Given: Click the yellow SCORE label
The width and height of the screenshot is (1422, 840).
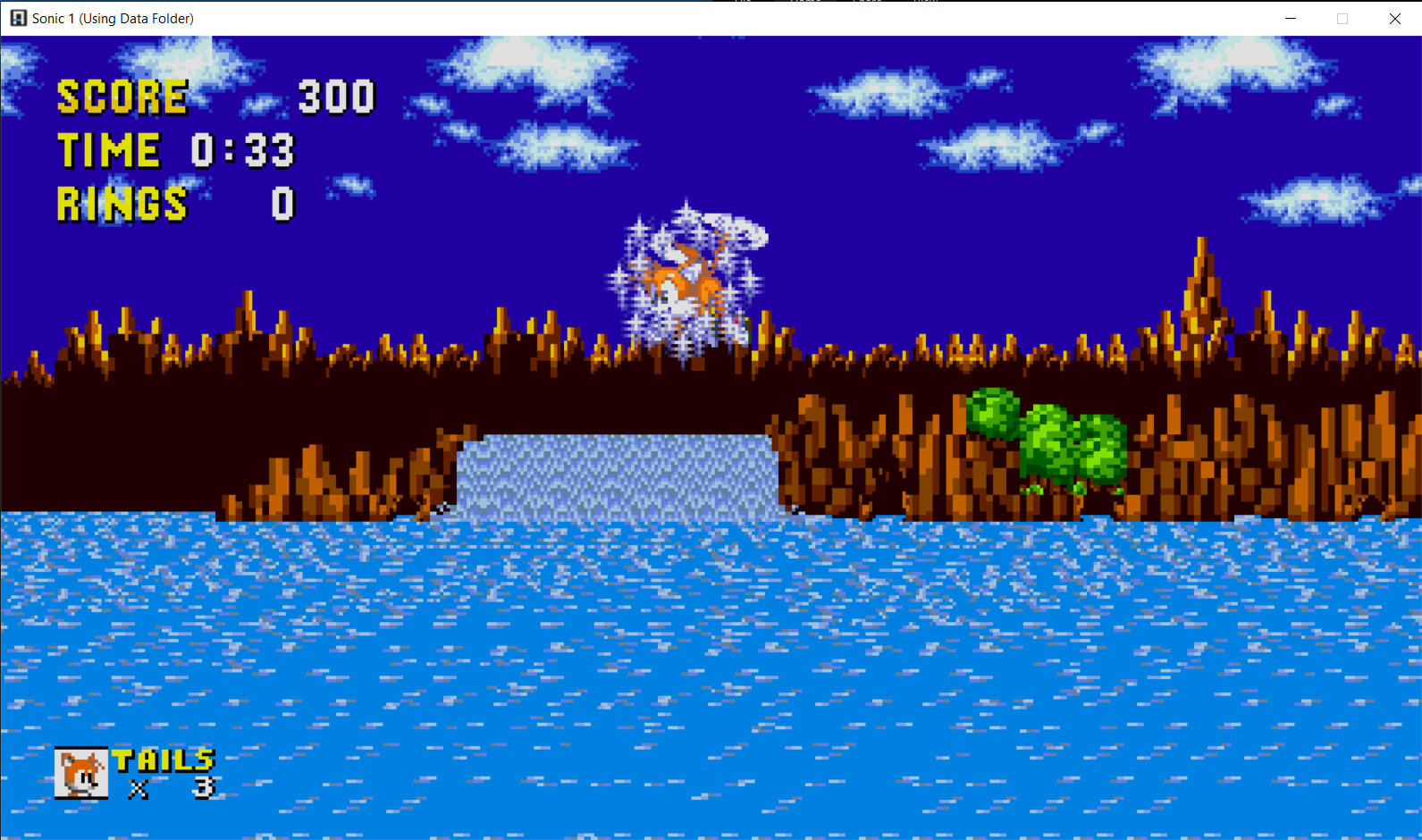Looking at the screenshot, I should [122, 97].
